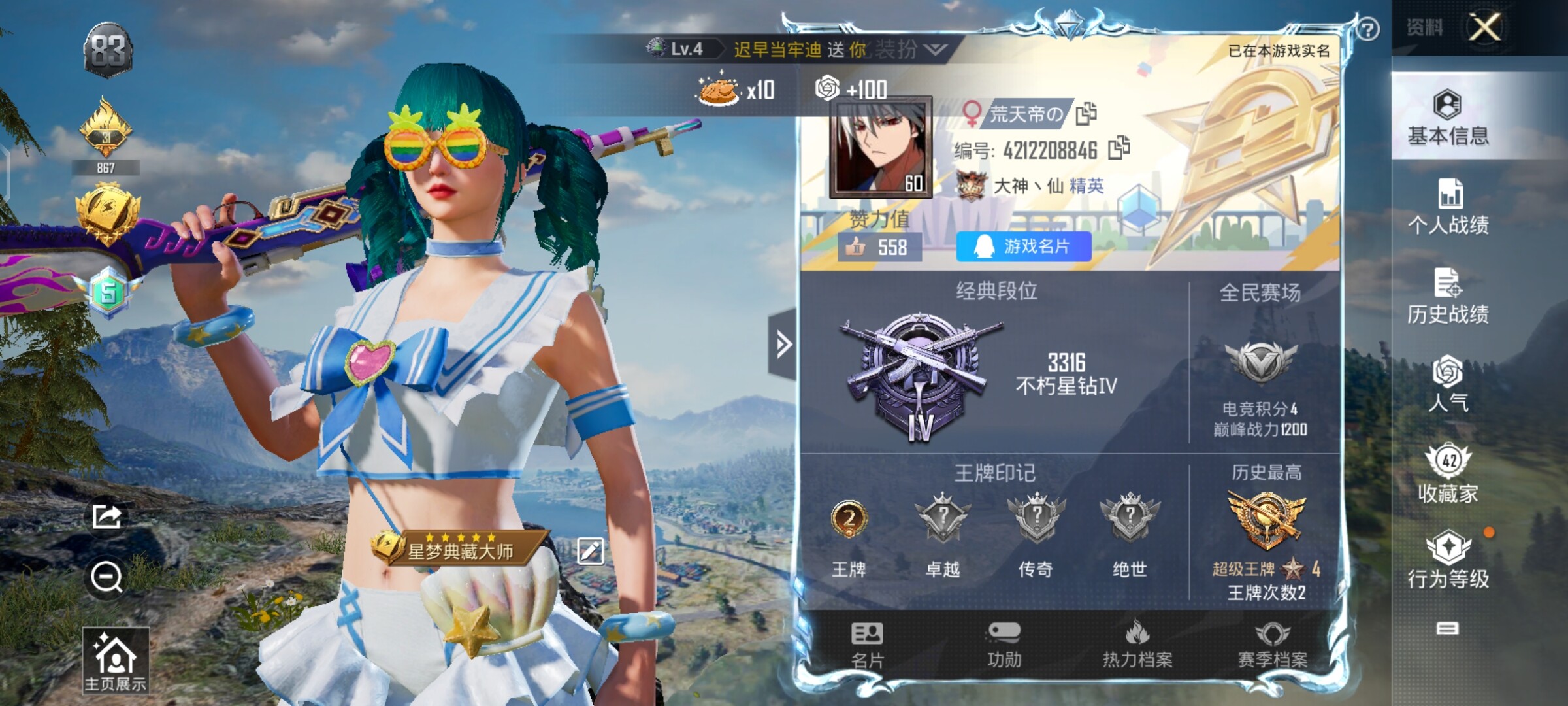Open the 名片 section at the bottom
1568x706 pixels.
(x=867, y=645)
